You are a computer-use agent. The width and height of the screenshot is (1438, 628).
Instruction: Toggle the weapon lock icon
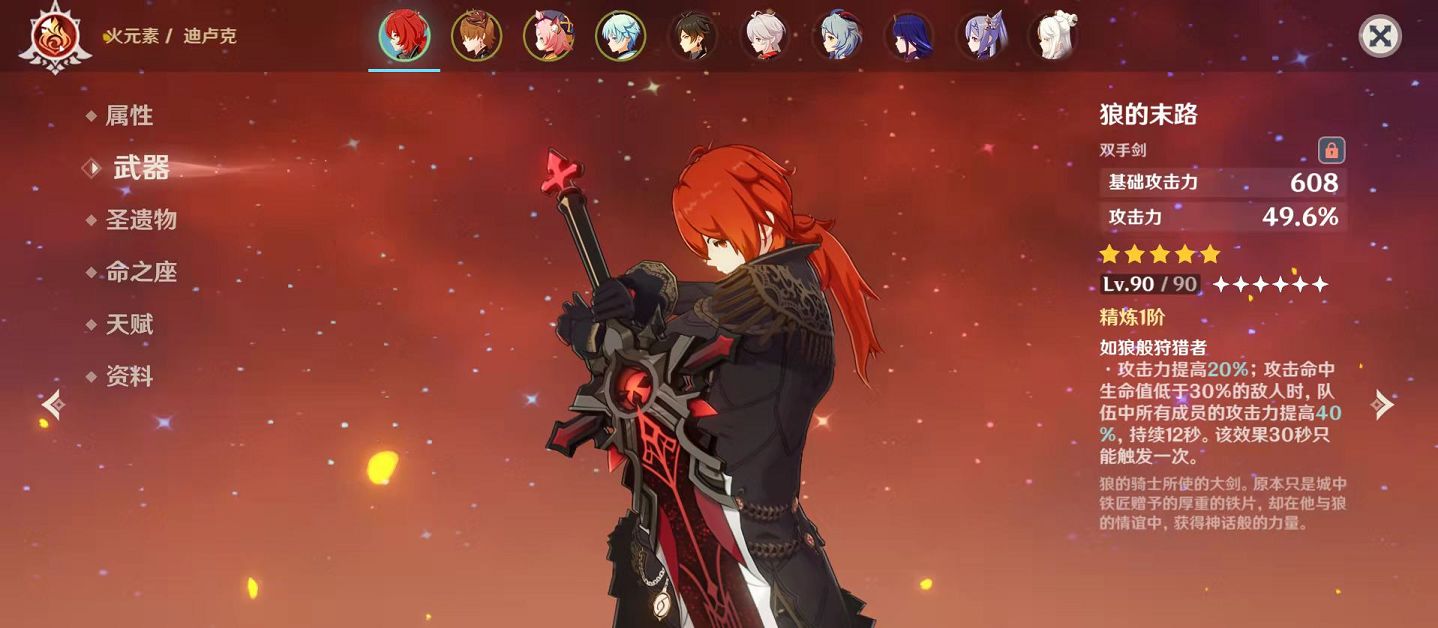(1331, 151)
